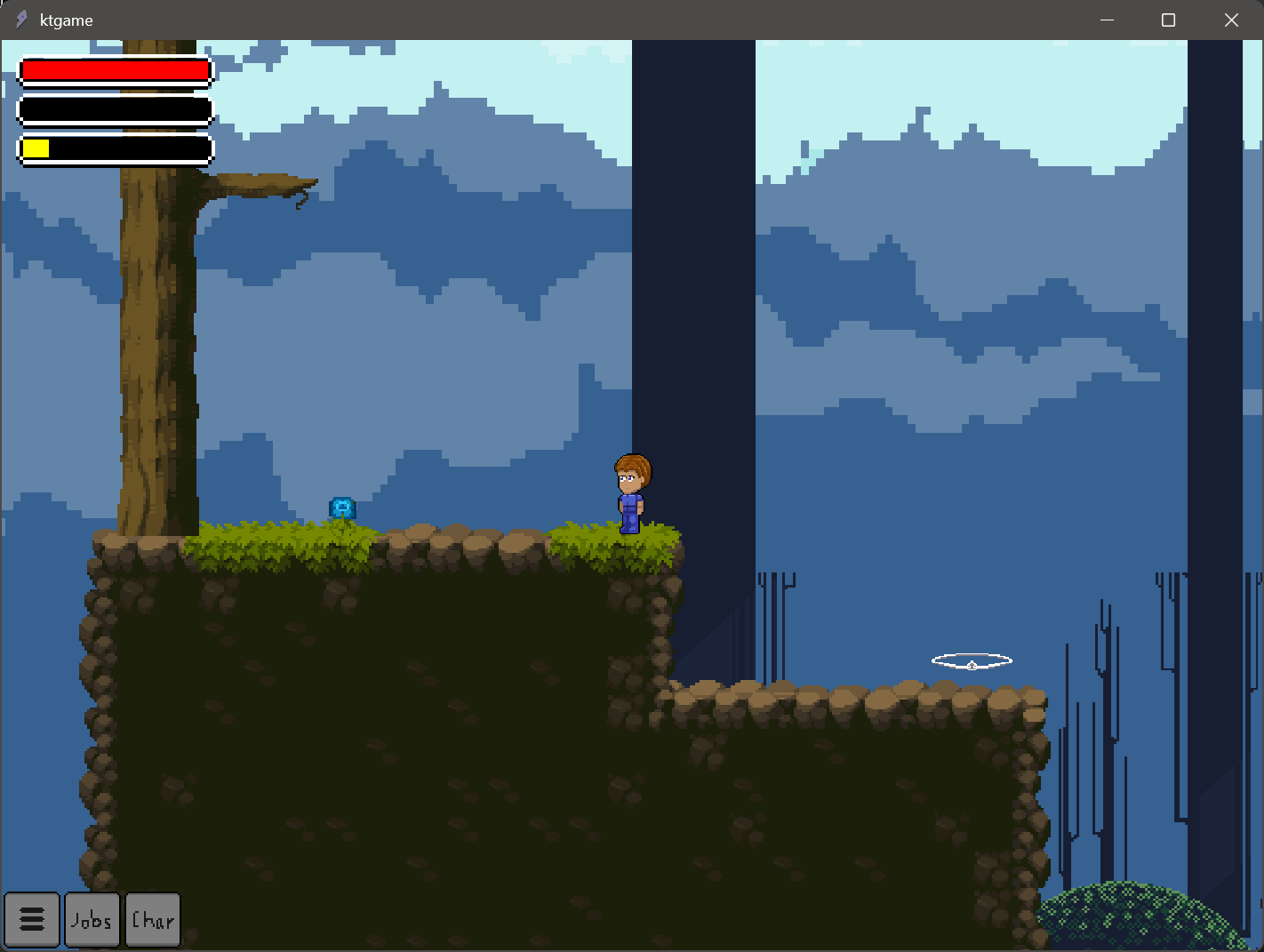
Task: Open the Jobs panel
Action: (x=92, y=919)
